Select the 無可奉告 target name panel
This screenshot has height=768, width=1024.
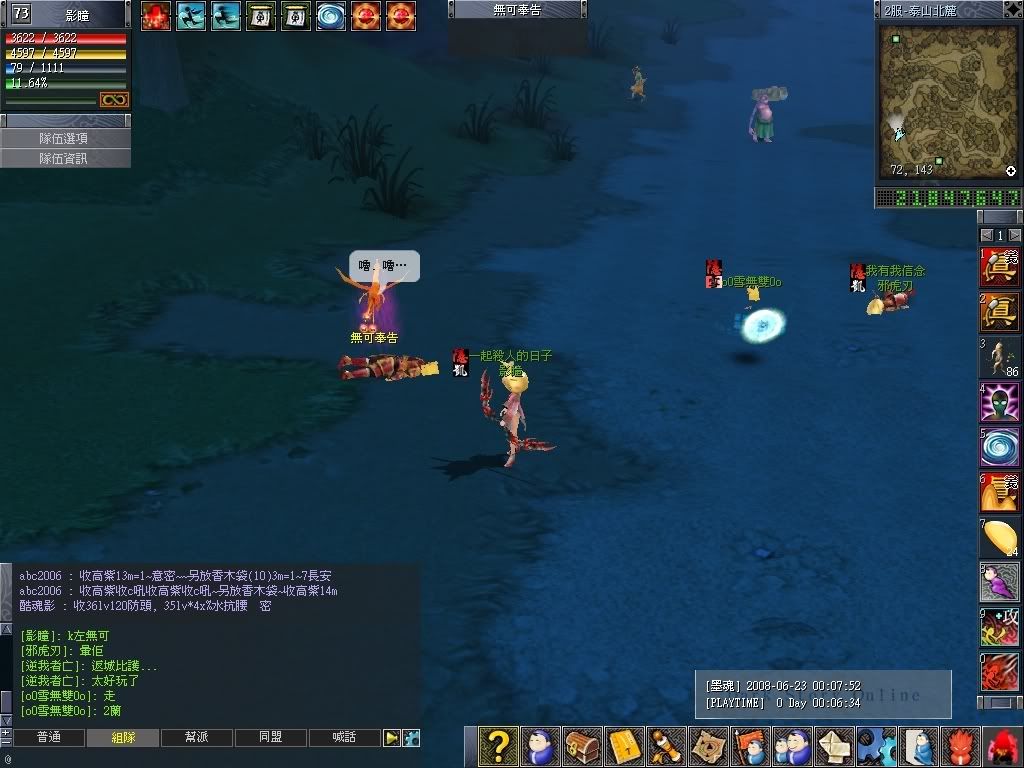click(516, 10)
